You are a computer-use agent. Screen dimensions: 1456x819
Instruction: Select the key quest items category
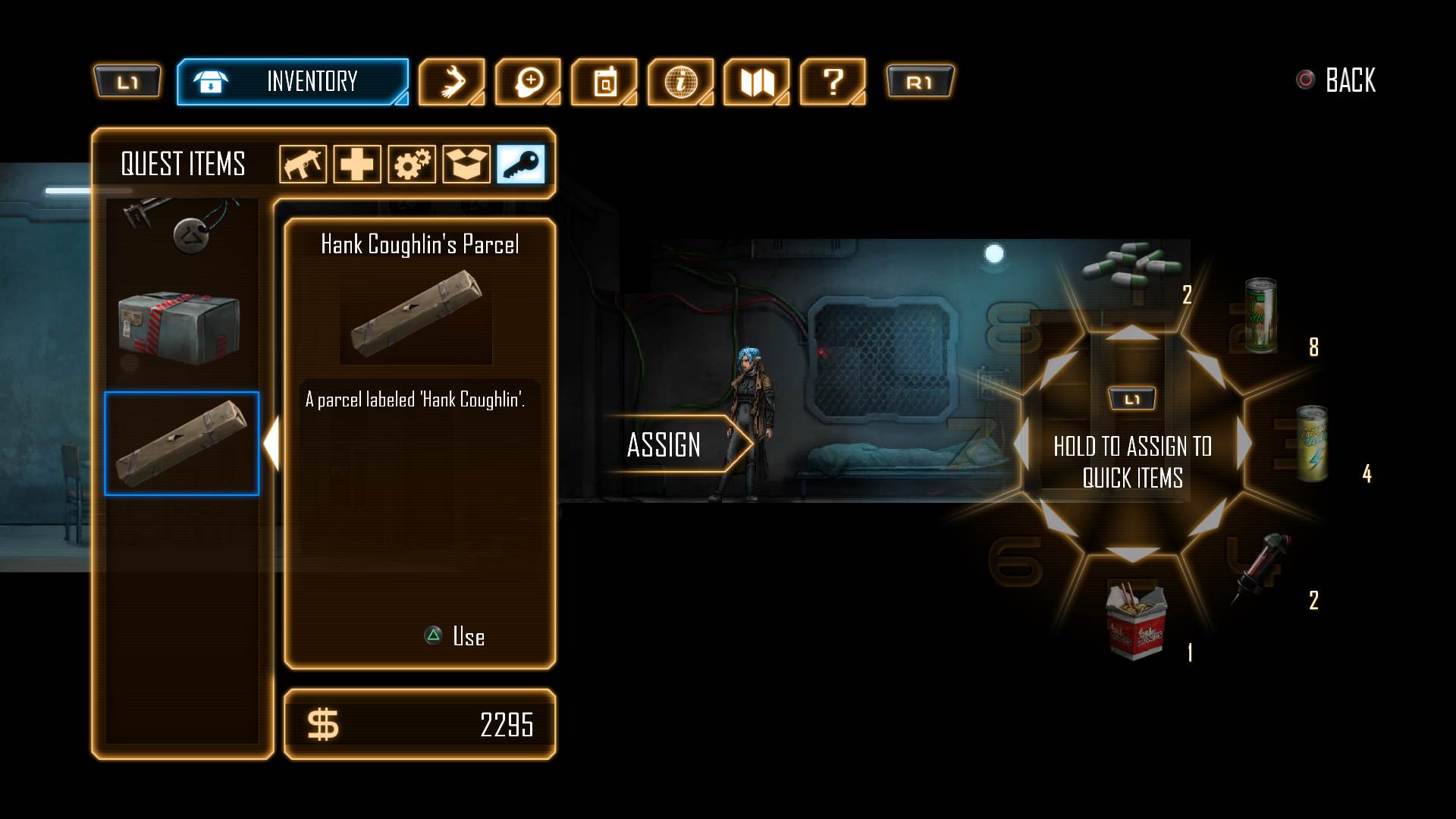(x=521, y=164)
